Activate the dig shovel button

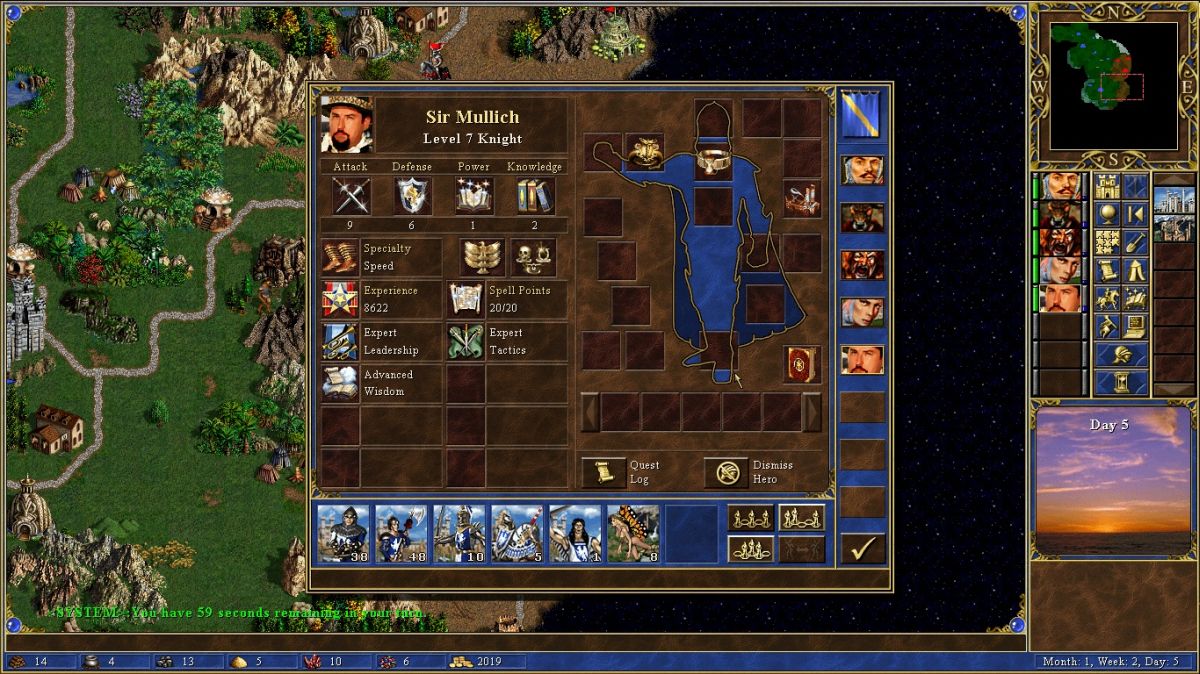point(1135,242)
